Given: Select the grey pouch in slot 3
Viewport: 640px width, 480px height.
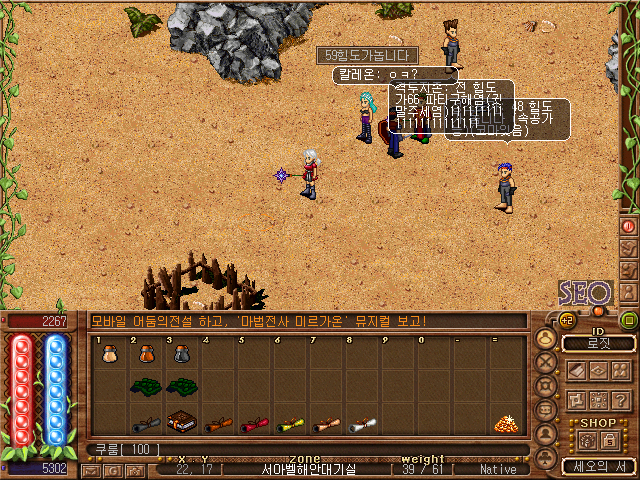Looking at the screenshot, I should coord(182,353).
